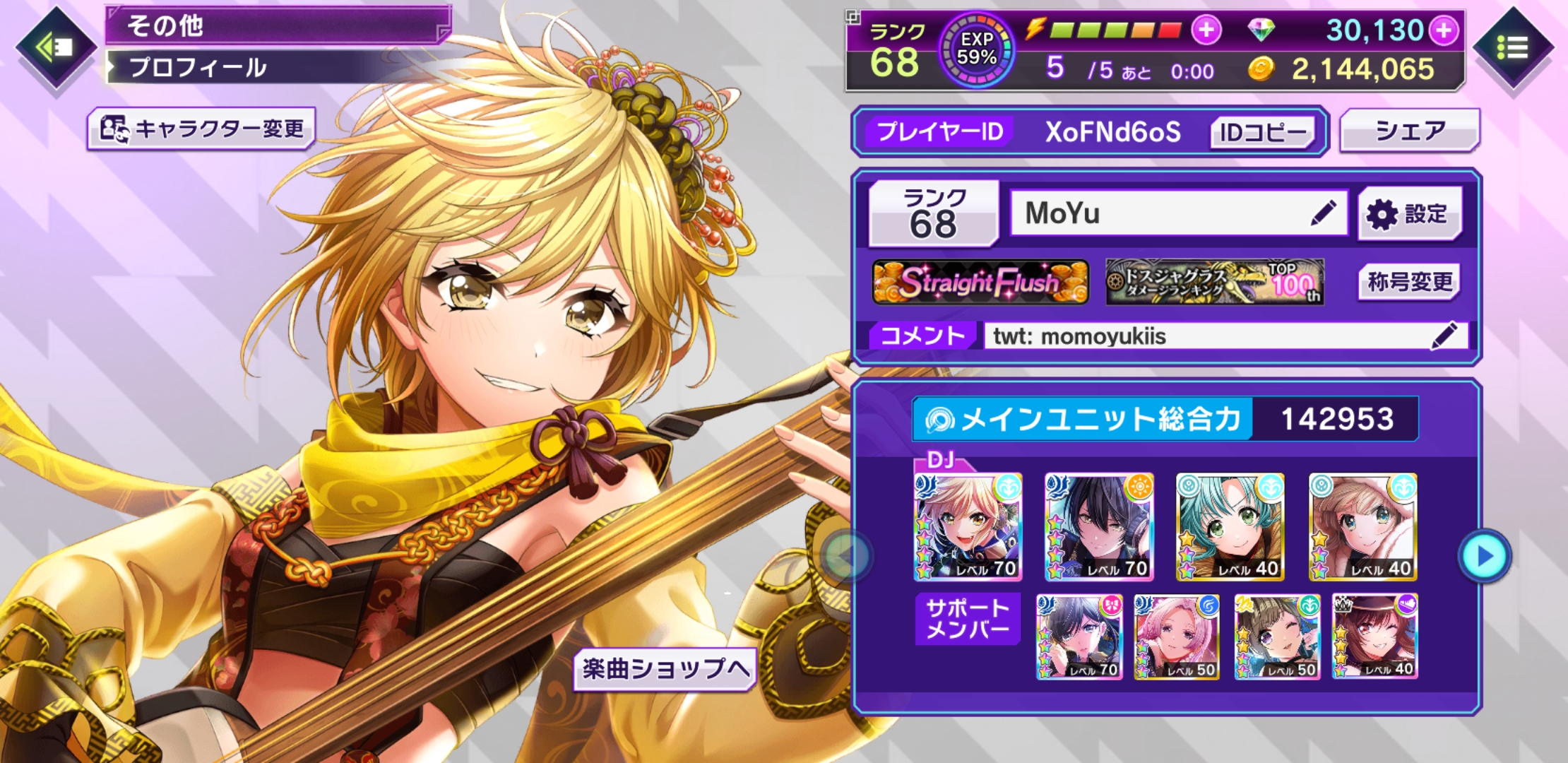Select the Straight Flush title badge

pos(980,282)
